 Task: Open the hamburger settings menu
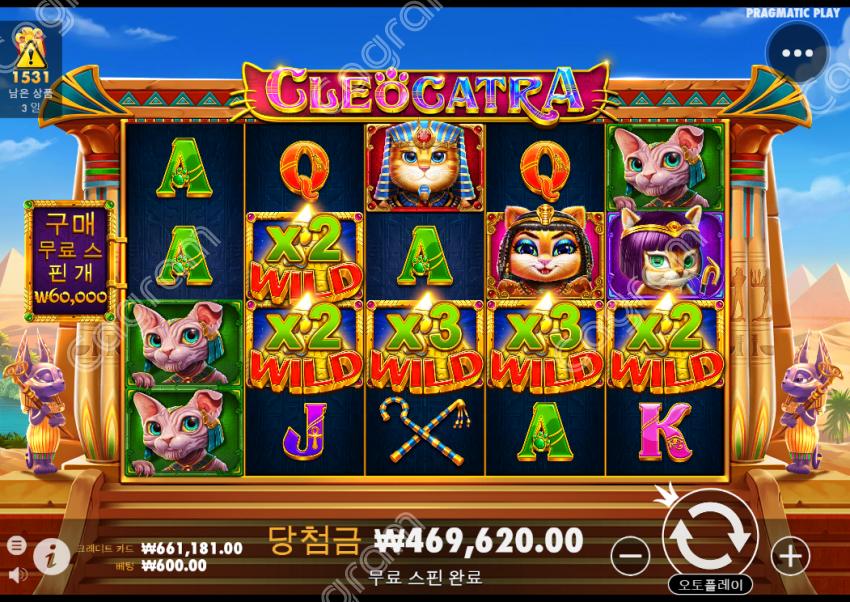(x=17, y=545)
